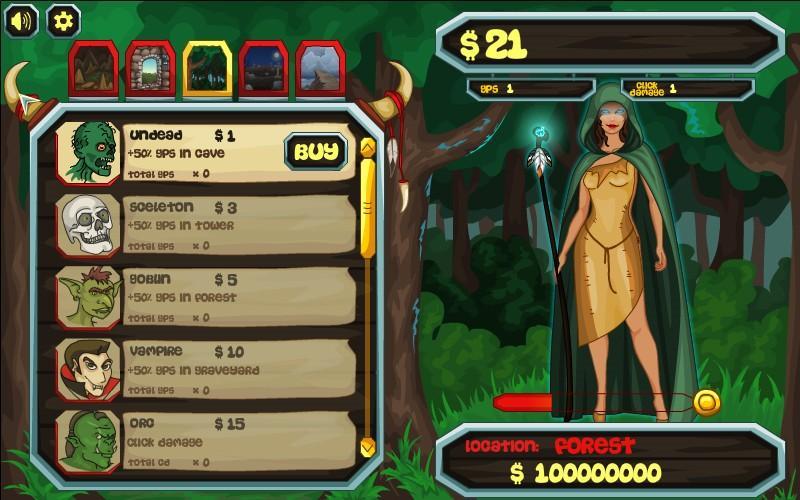This screenshot has width=800, height=500.
Task: Open the mountain location tab
Action: [321, 69]
